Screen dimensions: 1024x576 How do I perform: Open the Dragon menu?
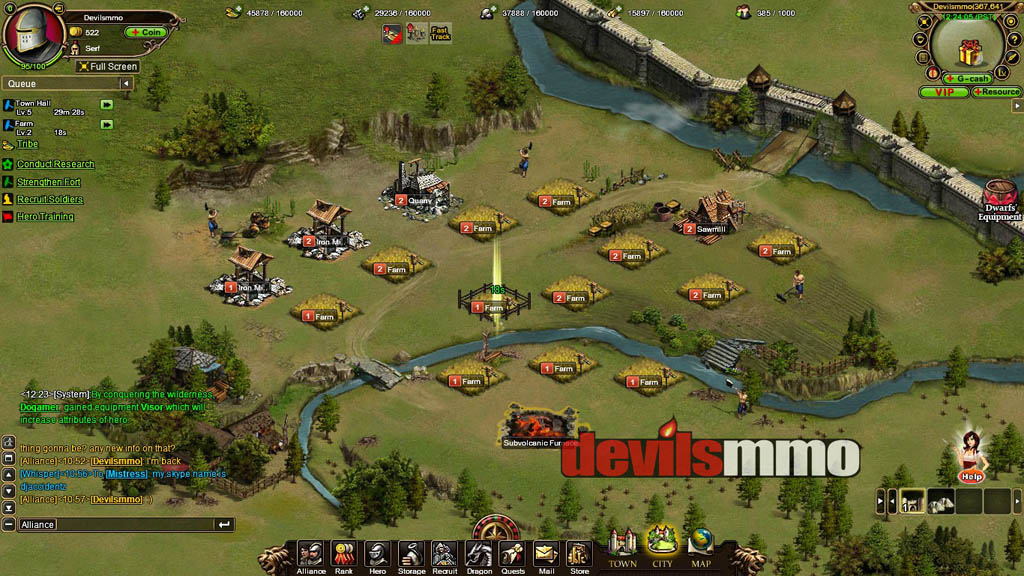pyautogui.click(x=478, y=555)
